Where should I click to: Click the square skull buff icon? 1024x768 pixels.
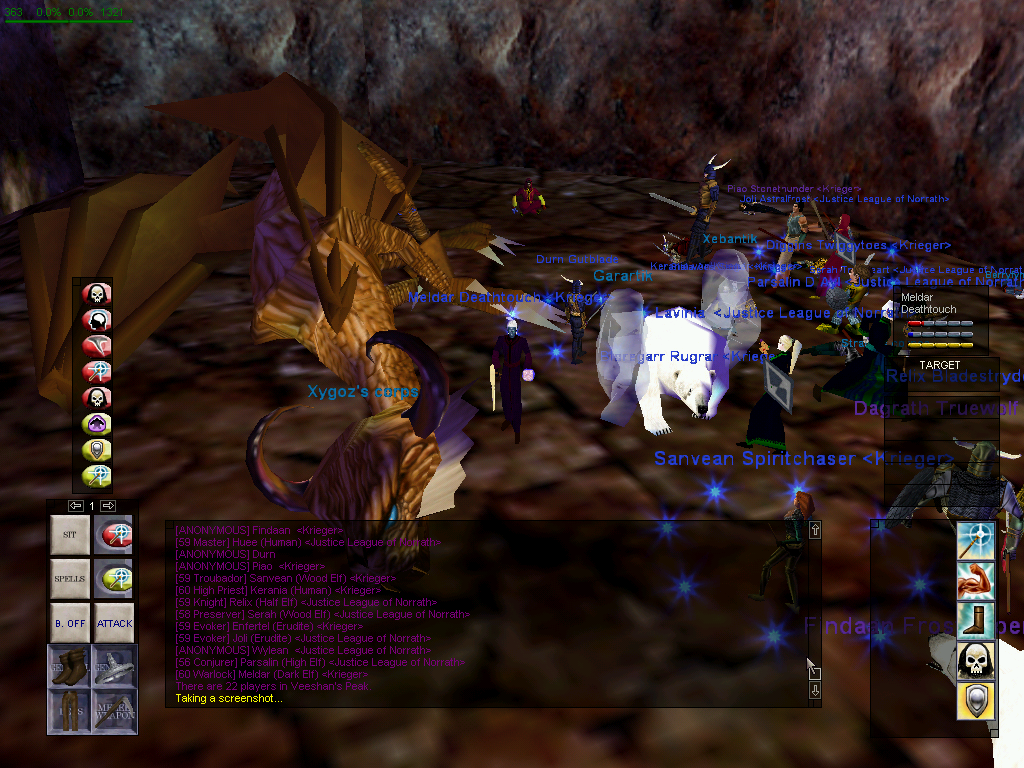point(976,660)
